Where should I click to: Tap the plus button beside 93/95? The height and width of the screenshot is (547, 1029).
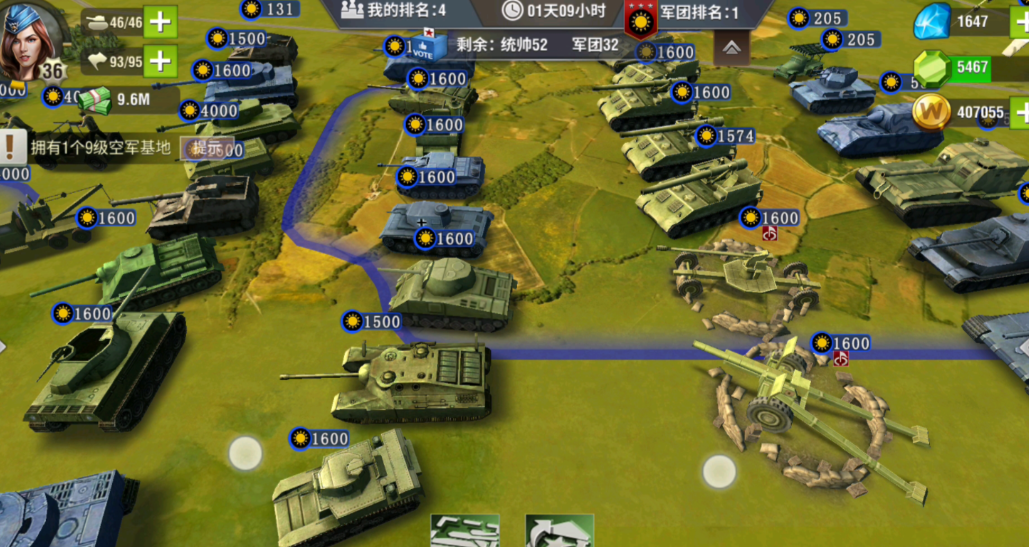pyautogui.click(x=160, y=62)
